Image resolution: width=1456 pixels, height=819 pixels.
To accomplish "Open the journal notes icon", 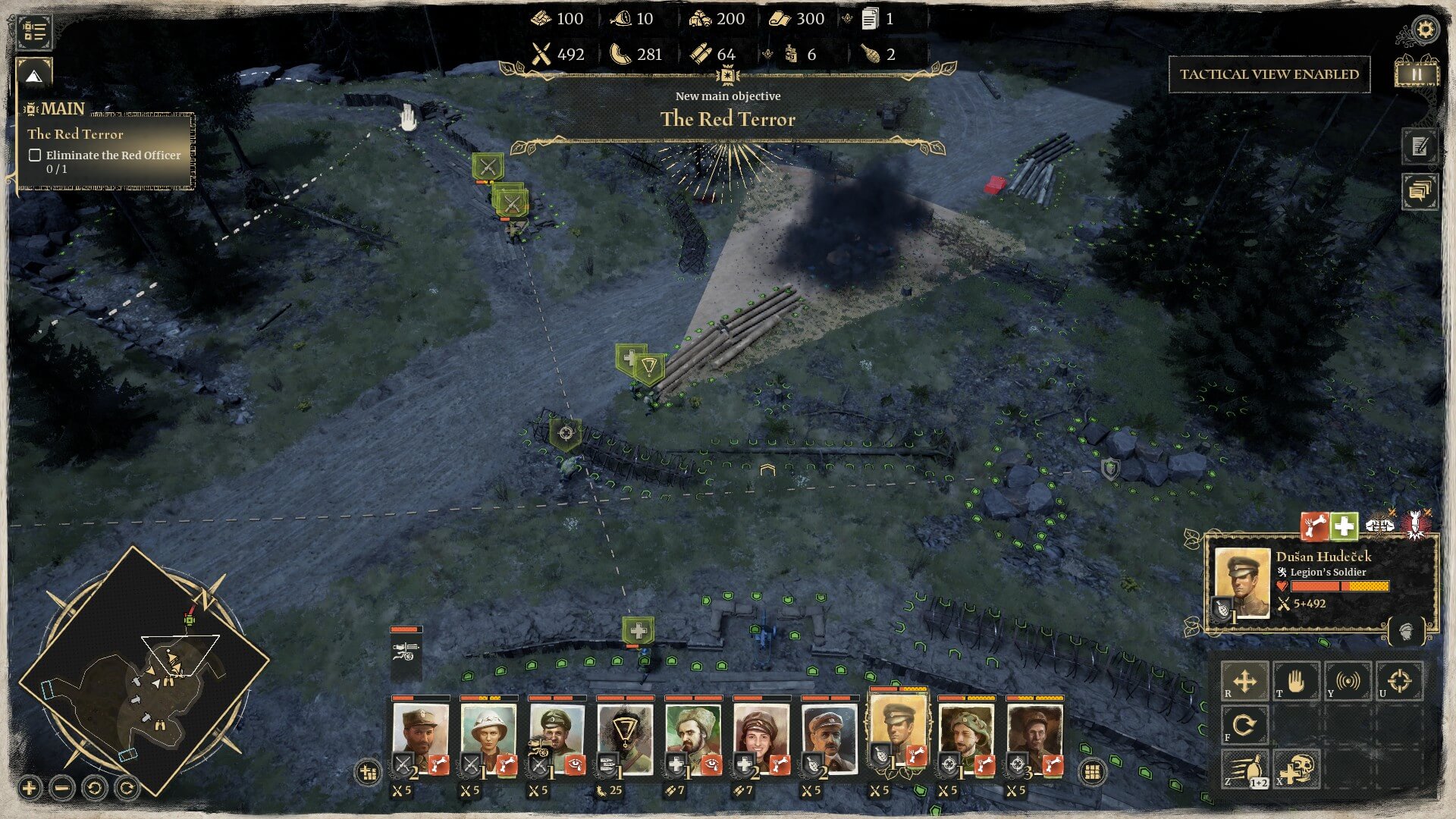I will click(1420, 146).
